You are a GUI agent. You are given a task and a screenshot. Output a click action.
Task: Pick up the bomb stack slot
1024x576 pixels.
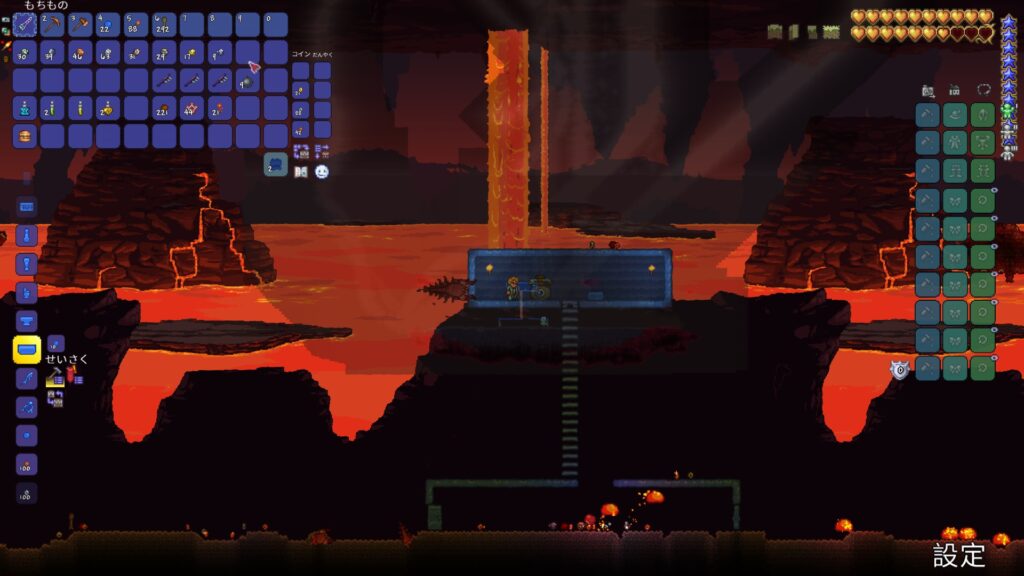[248, 80]
